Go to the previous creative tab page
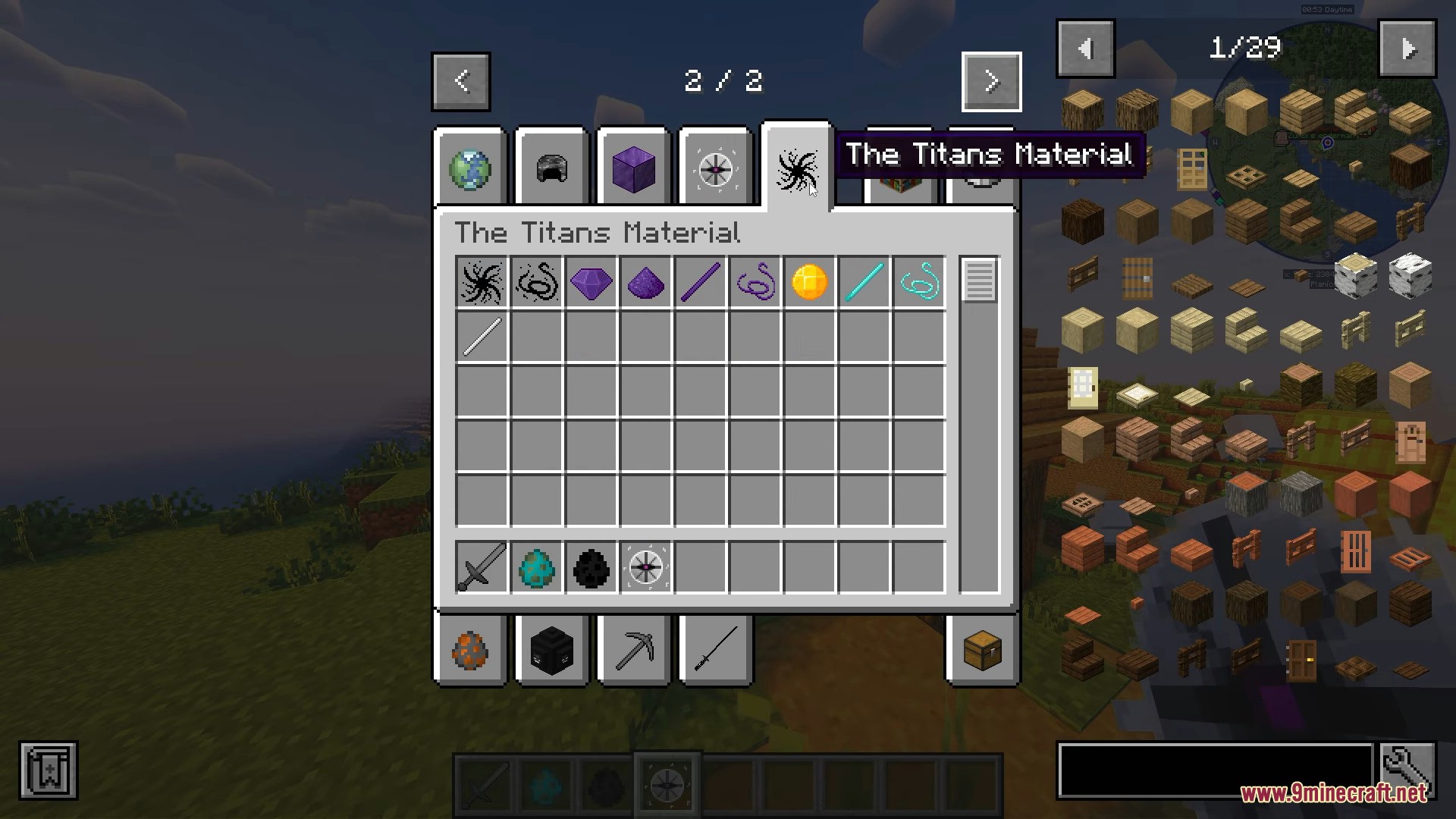The height and width of the screenshot is (819, 1456). [461, 81]
